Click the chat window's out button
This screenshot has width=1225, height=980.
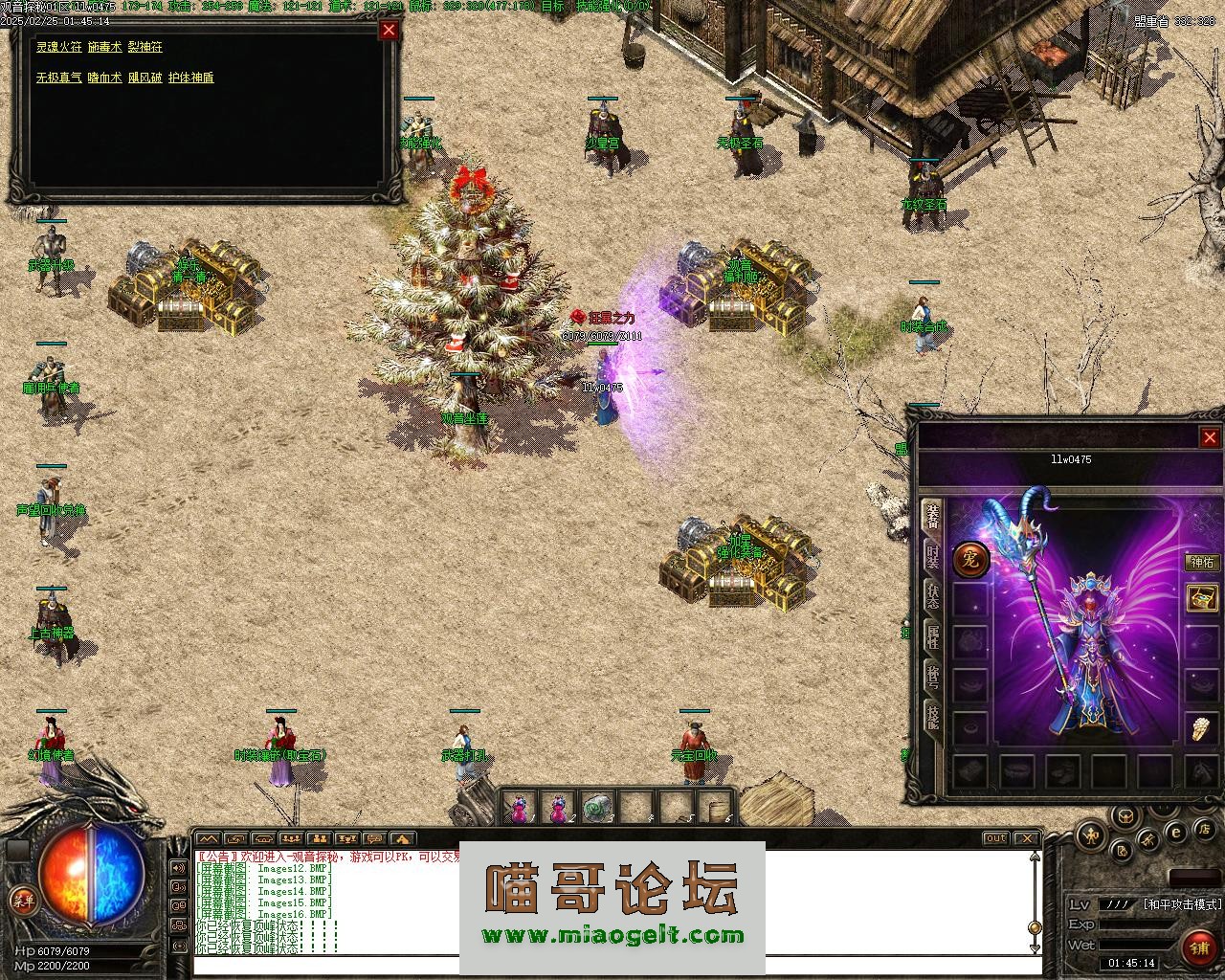pyautogui.click(x=996, y=838)
